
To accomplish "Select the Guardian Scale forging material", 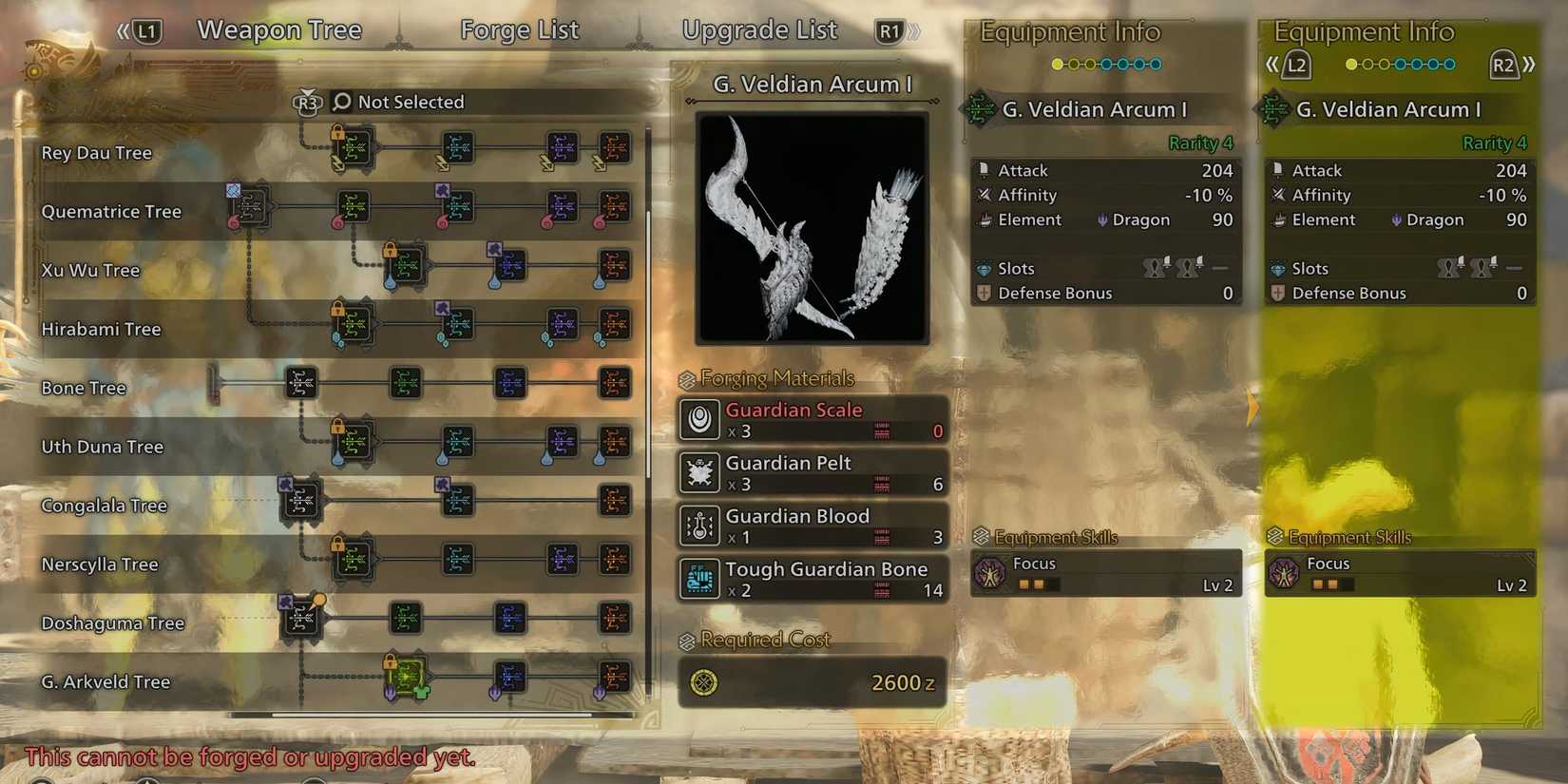I will click(812, 419).
